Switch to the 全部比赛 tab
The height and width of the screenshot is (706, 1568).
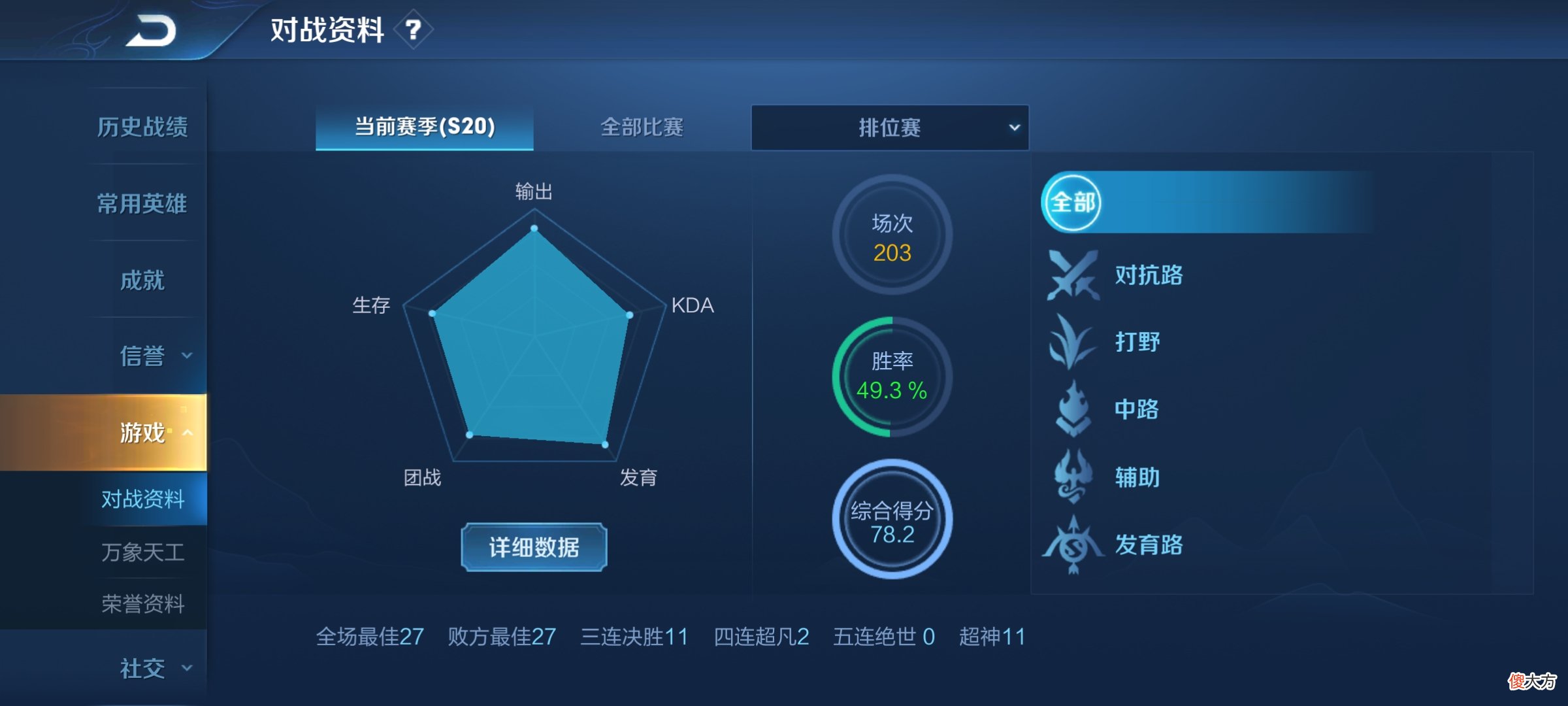click(x=643, y=129)
